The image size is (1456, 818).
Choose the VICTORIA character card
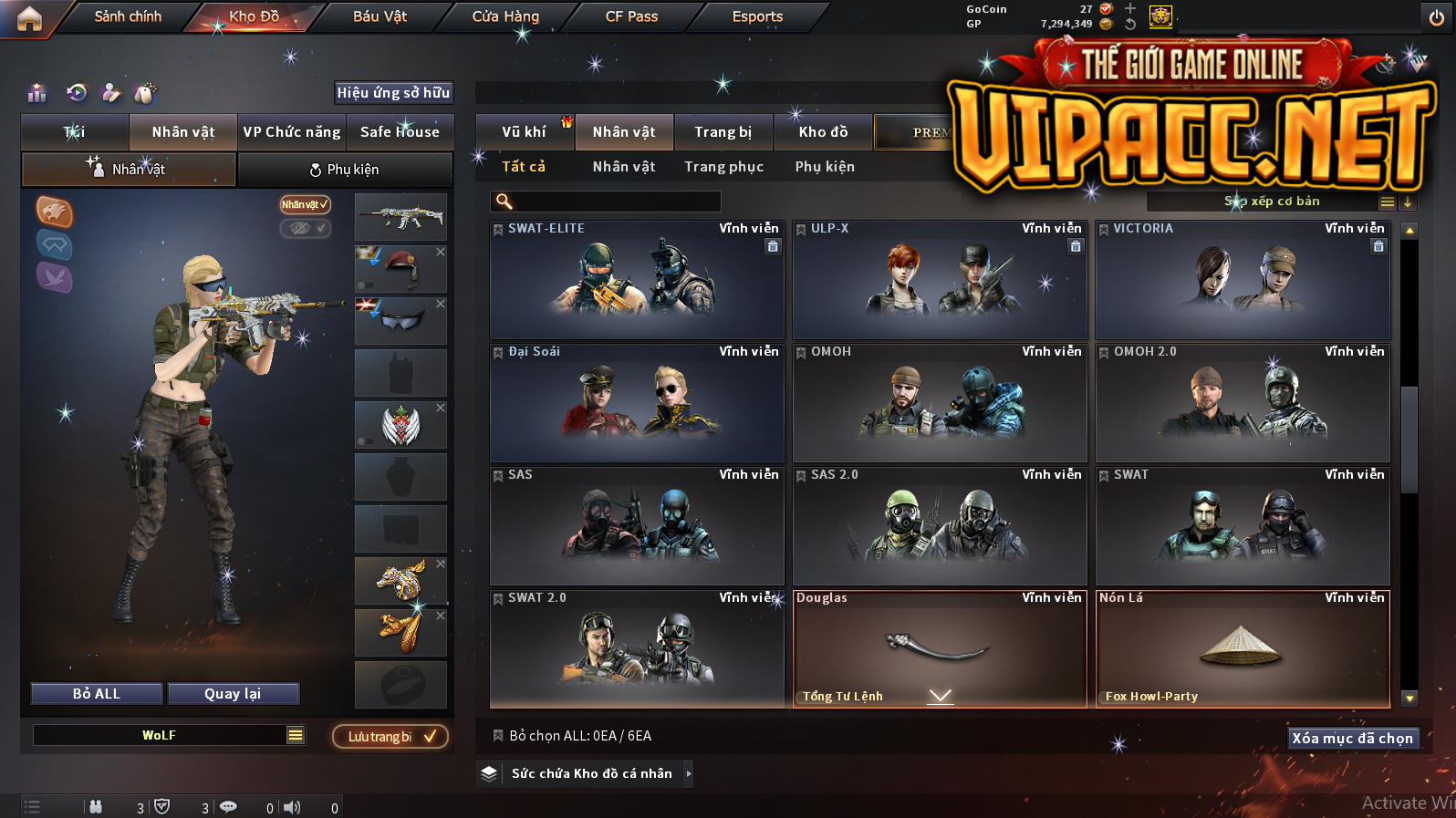(x=1243, y=281)
